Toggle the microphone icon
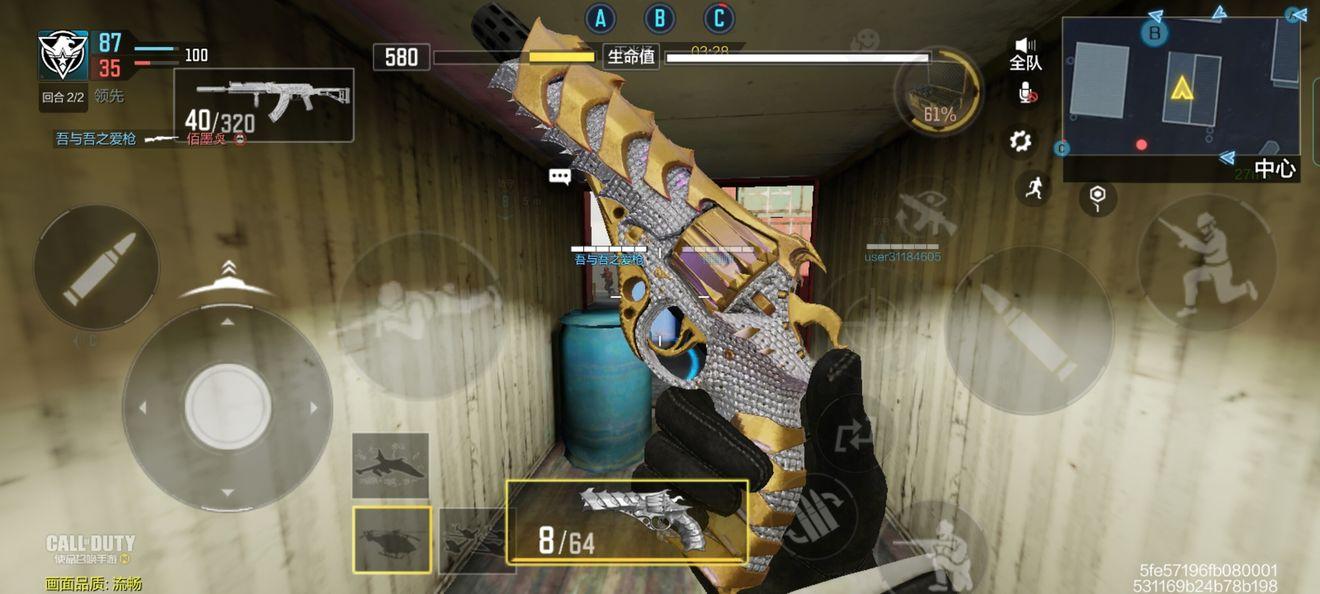 coord(1026,94)
